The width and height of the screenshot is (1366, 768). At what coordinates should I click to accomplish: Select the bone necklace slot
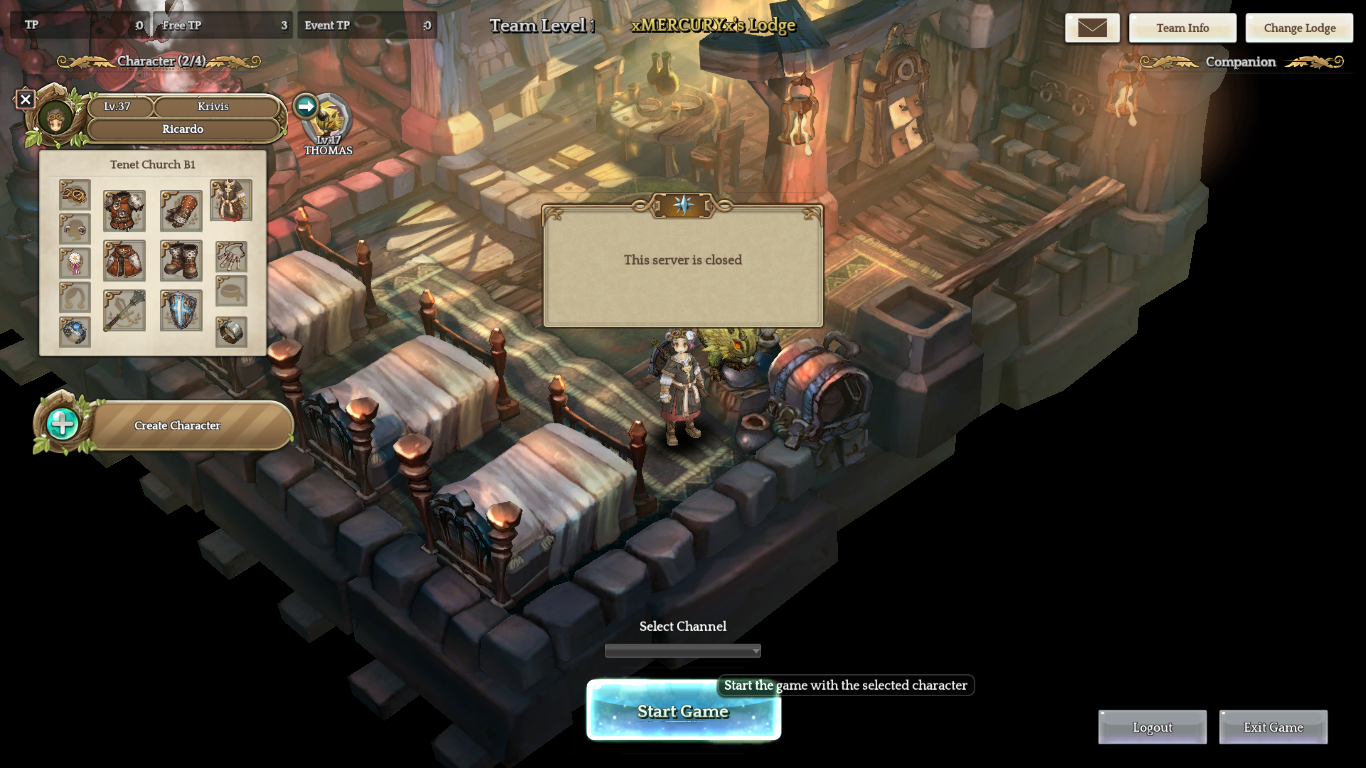[x=231, y=257]
